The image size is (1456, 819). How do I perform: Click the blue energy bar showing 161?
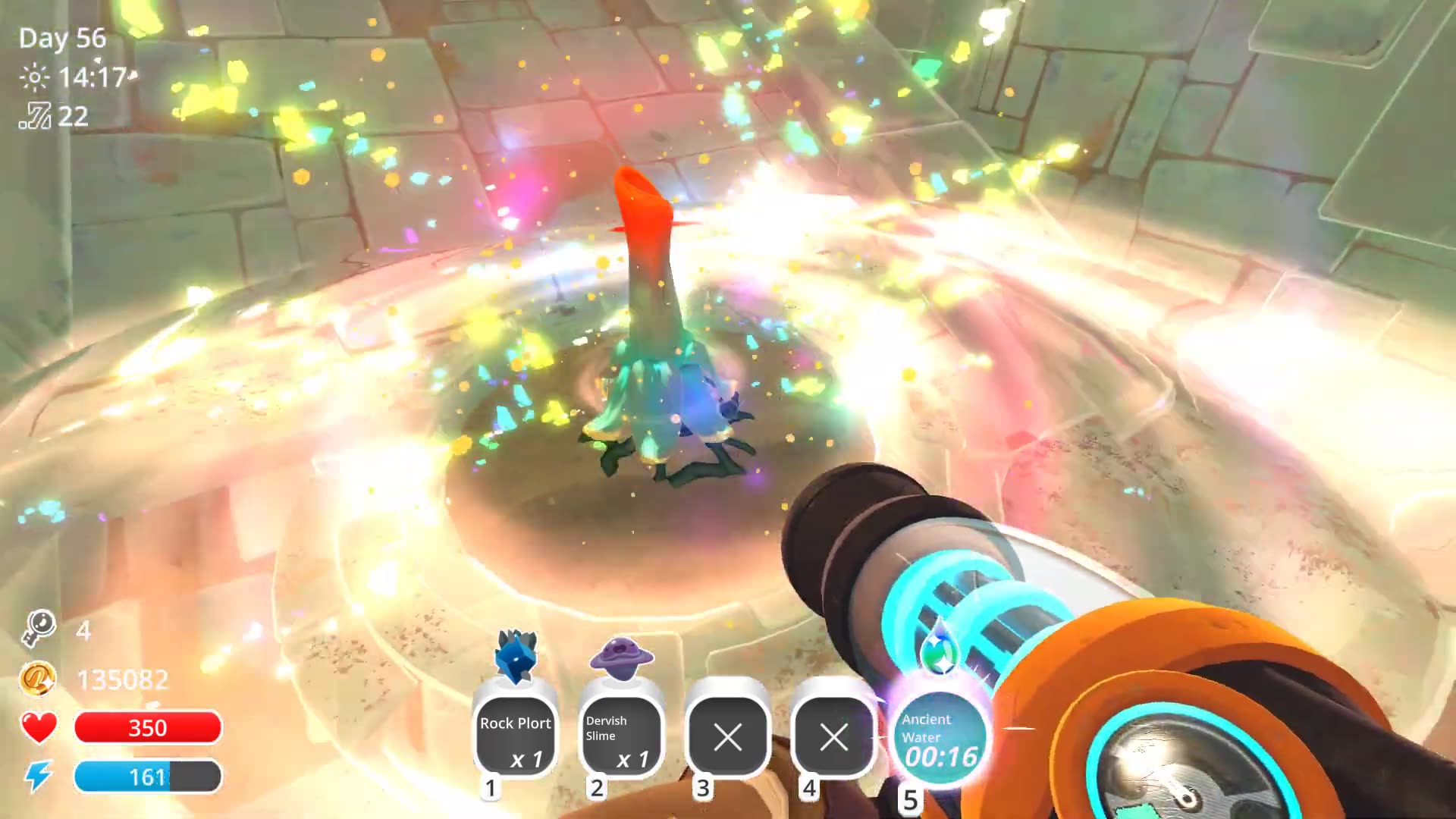[149, 776]
